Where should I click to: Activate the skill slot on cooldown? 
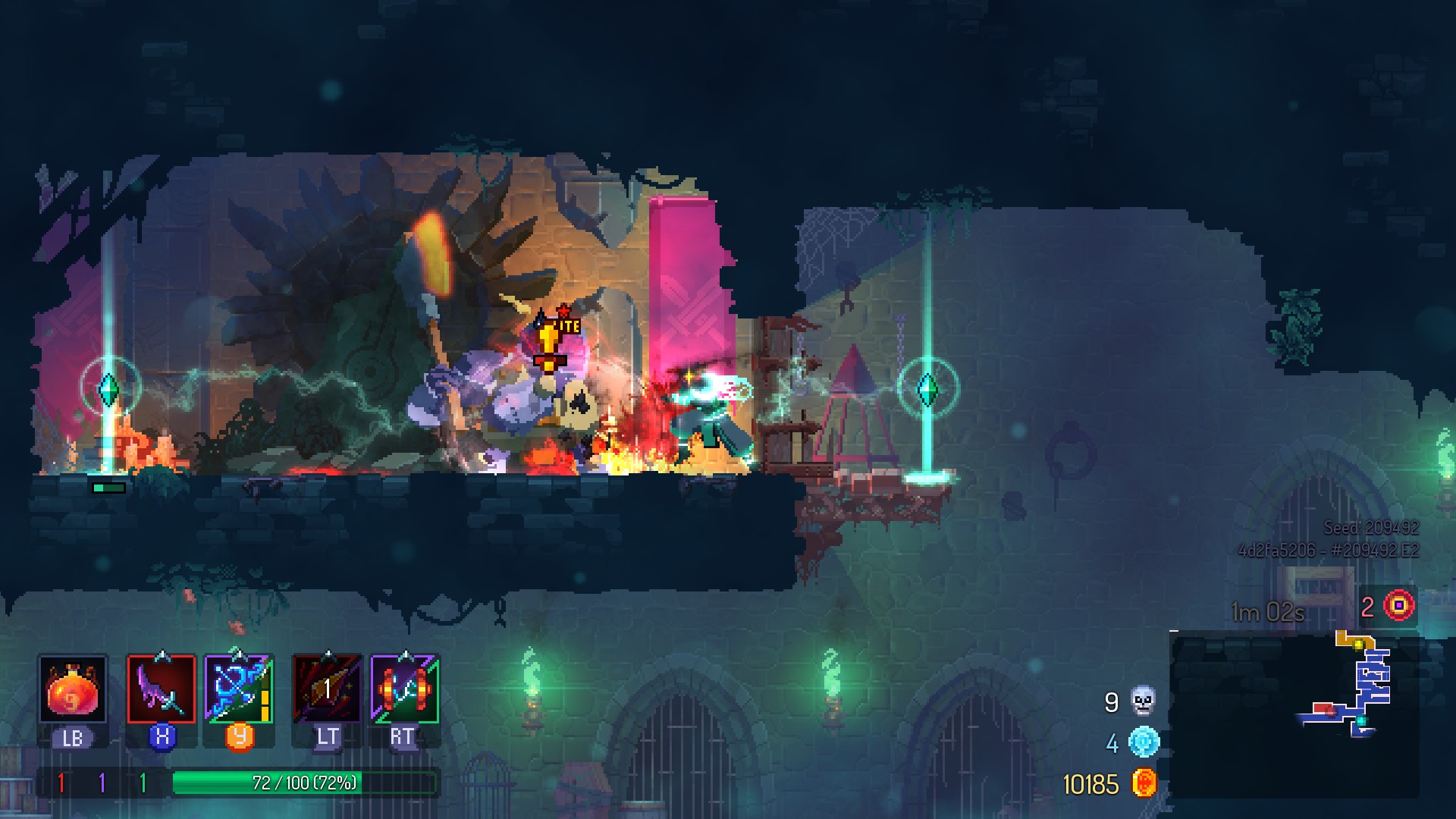point(328,689)
